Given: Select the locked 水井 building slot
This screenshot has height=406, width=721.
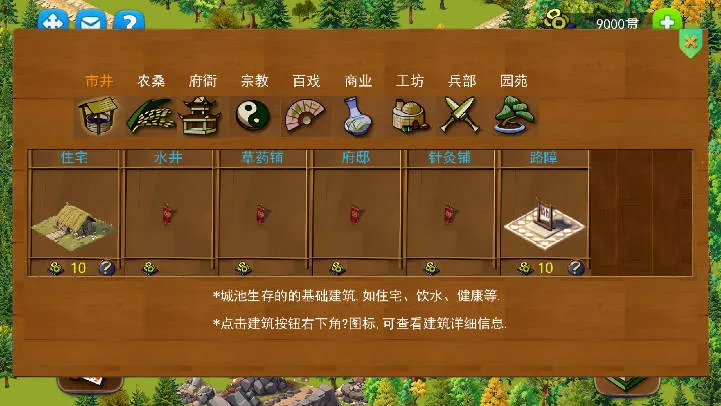Looking at the screenshot, I should click(x=169, y=213).
